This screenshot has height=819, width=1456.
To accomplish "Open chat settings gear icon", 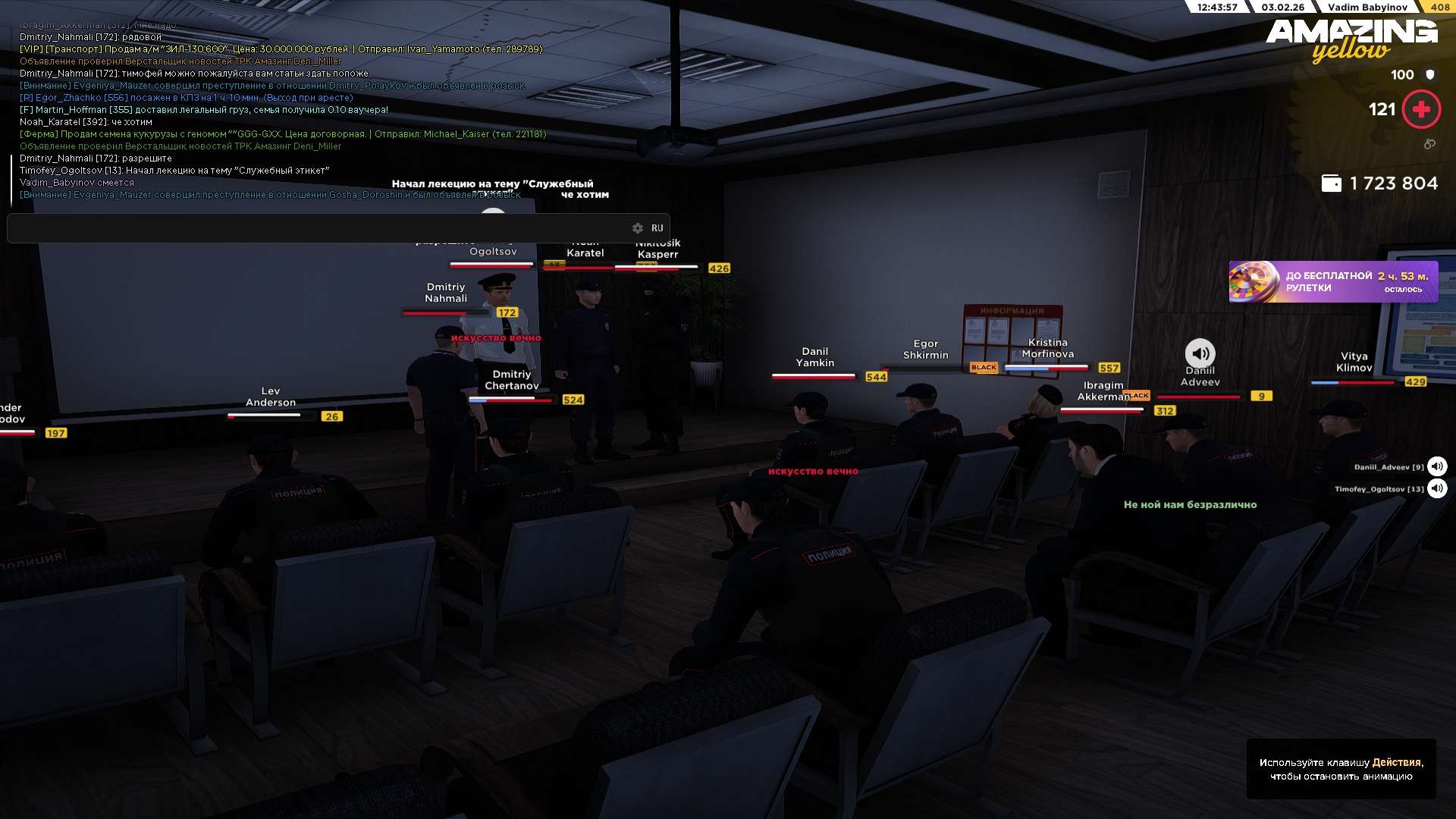I will click(638, 228).
